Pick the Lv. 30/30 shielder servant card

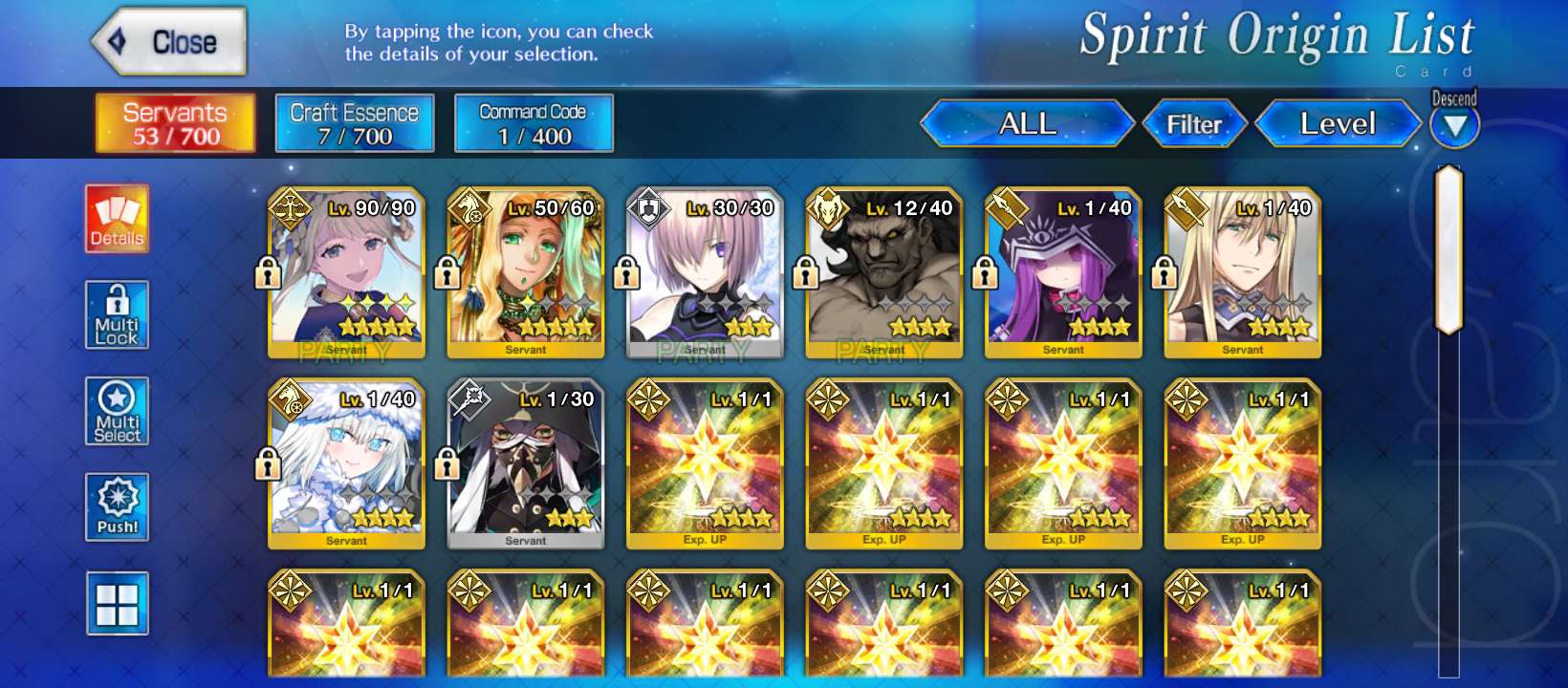click(705, 272)
